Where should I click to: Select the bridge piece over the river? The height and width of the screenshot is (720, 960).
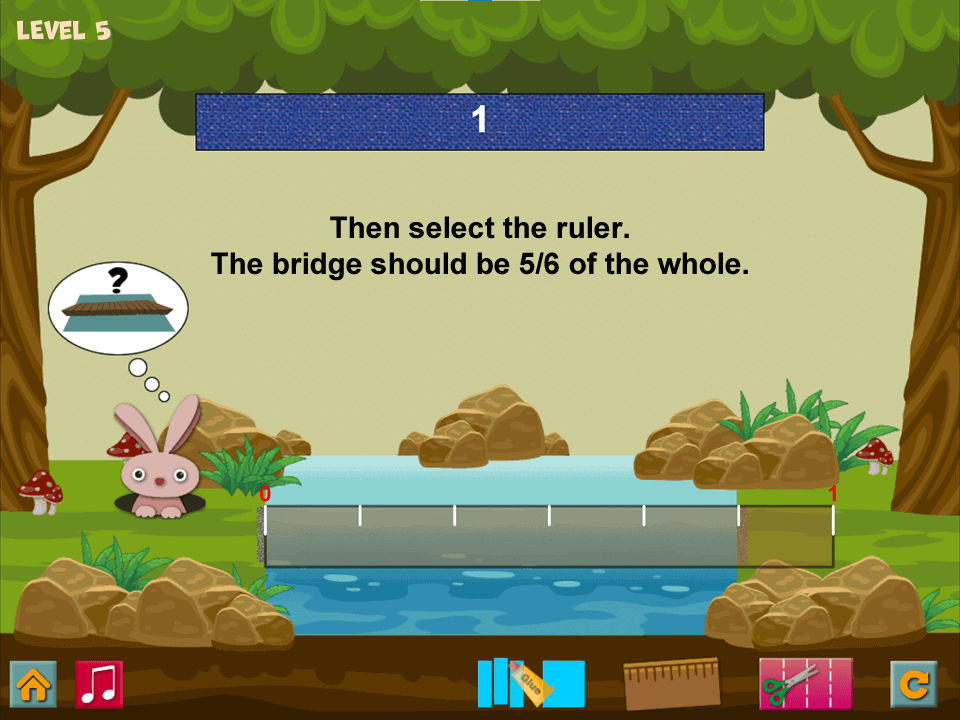[500, 537]
